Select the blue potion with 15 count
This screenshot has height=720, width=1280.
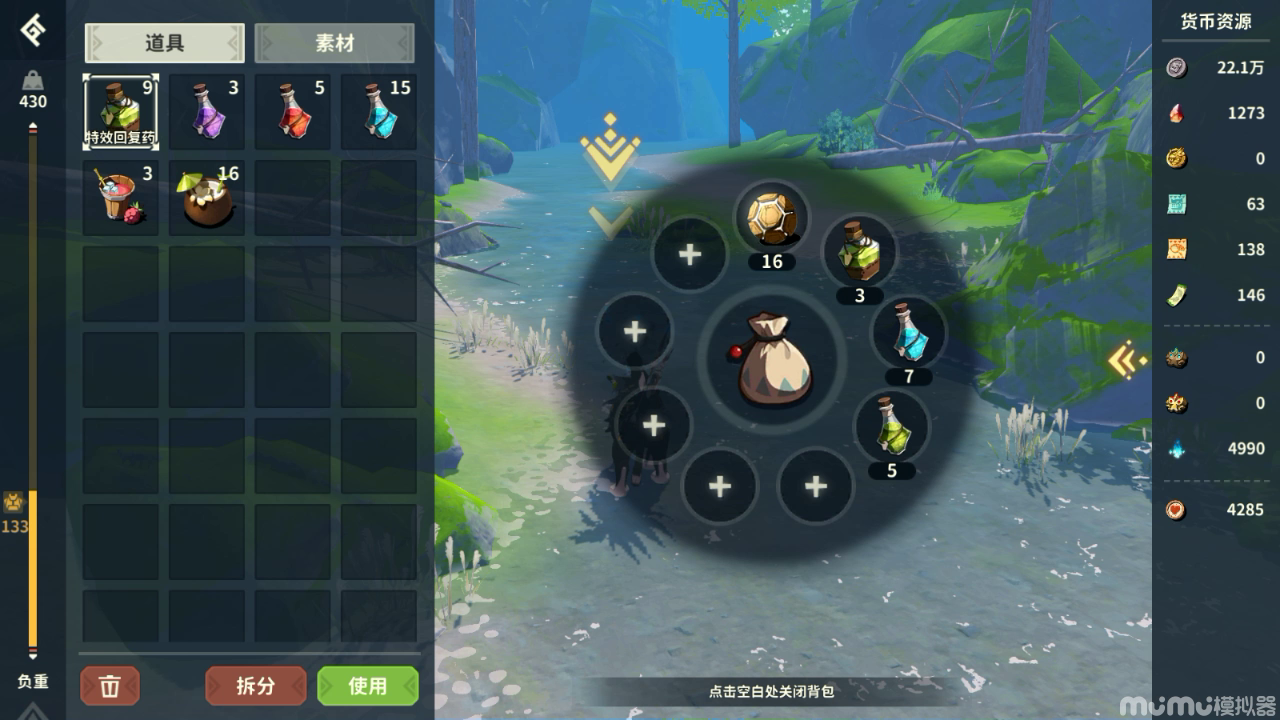pos(378,112)
